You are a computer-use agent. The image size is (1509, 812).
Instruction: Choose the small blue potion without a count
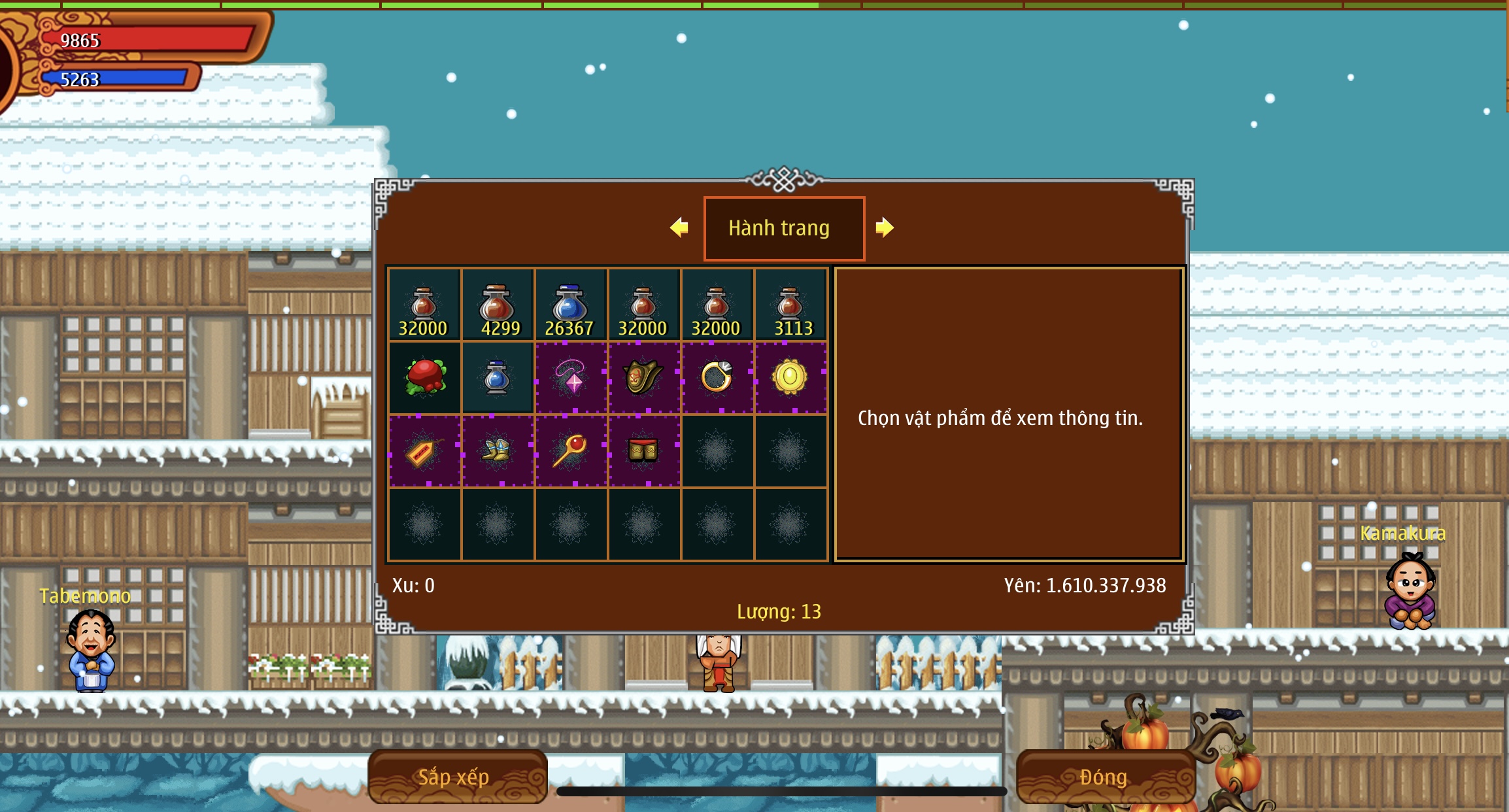point(498,377)
